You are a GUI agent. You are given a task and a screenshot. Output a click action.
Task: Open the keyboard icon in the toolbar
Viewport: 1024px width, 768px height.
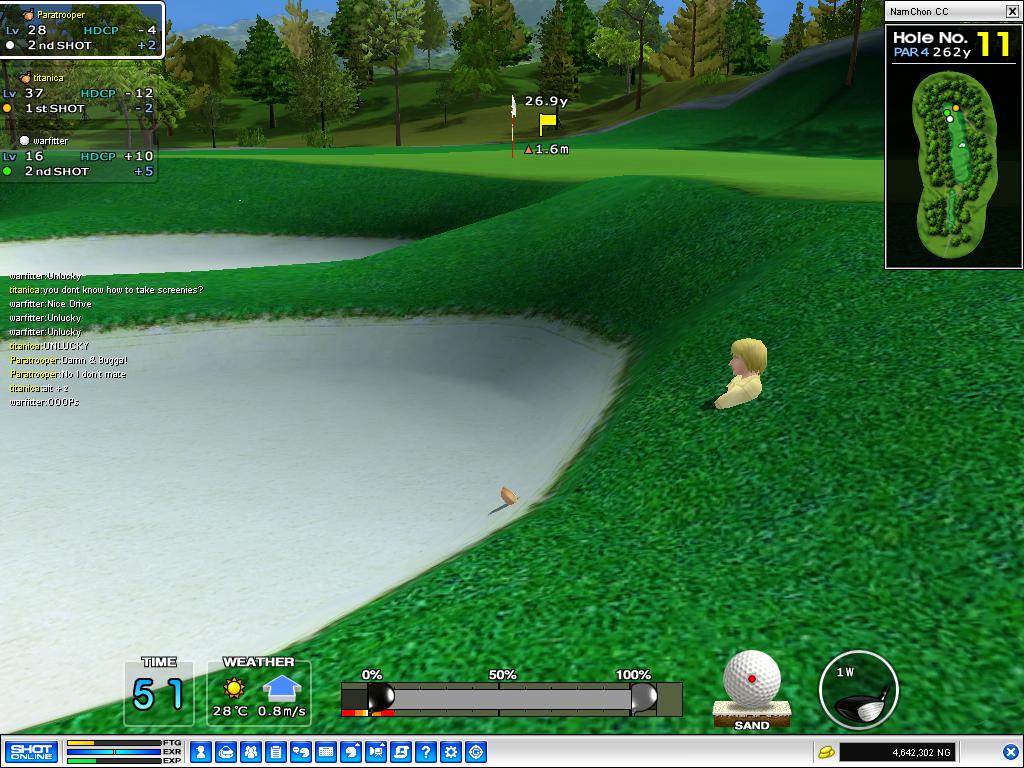click(326, 752)
